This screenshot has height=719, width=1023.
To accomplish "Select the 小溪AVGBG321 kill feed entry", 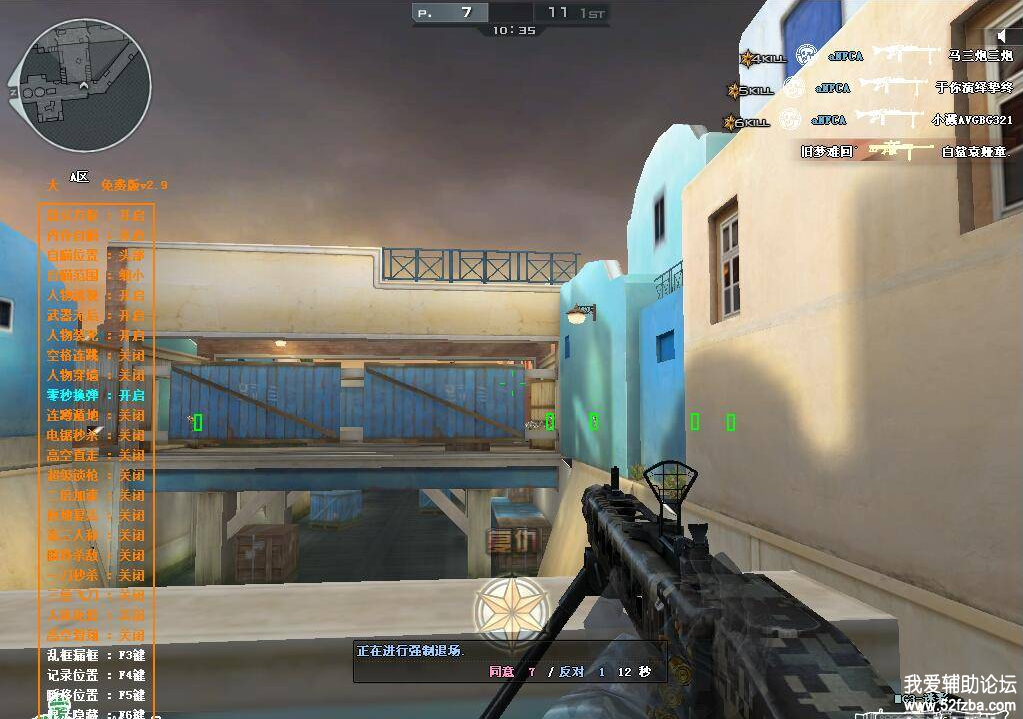I will pos(972,120).
